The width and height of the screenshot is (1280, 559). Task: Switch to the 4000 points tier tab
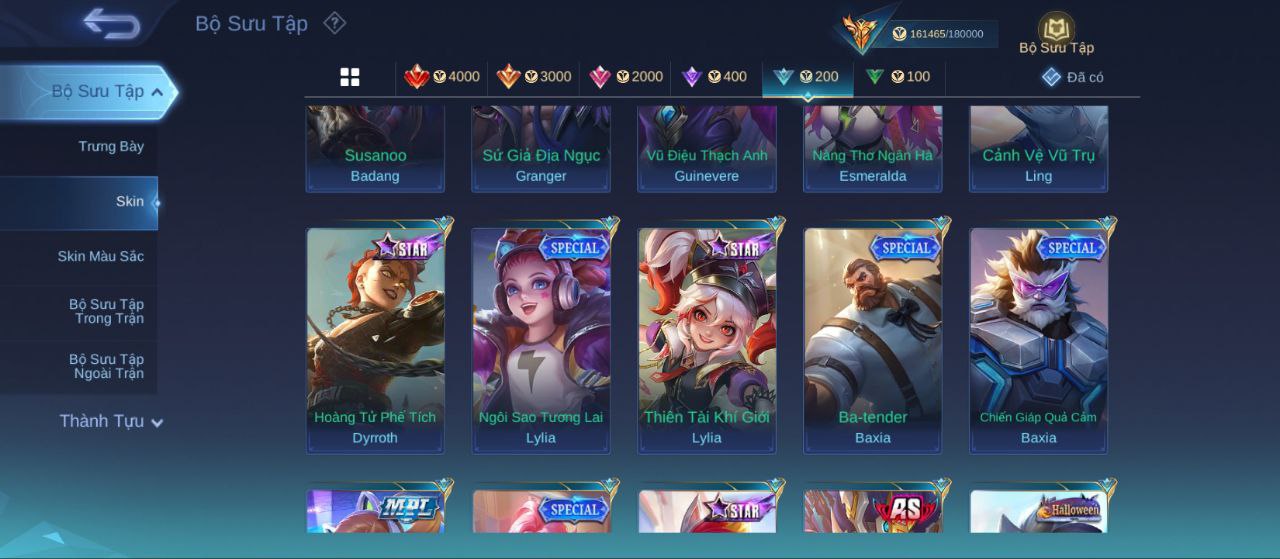pyautogui.click(x=442, y=77)
